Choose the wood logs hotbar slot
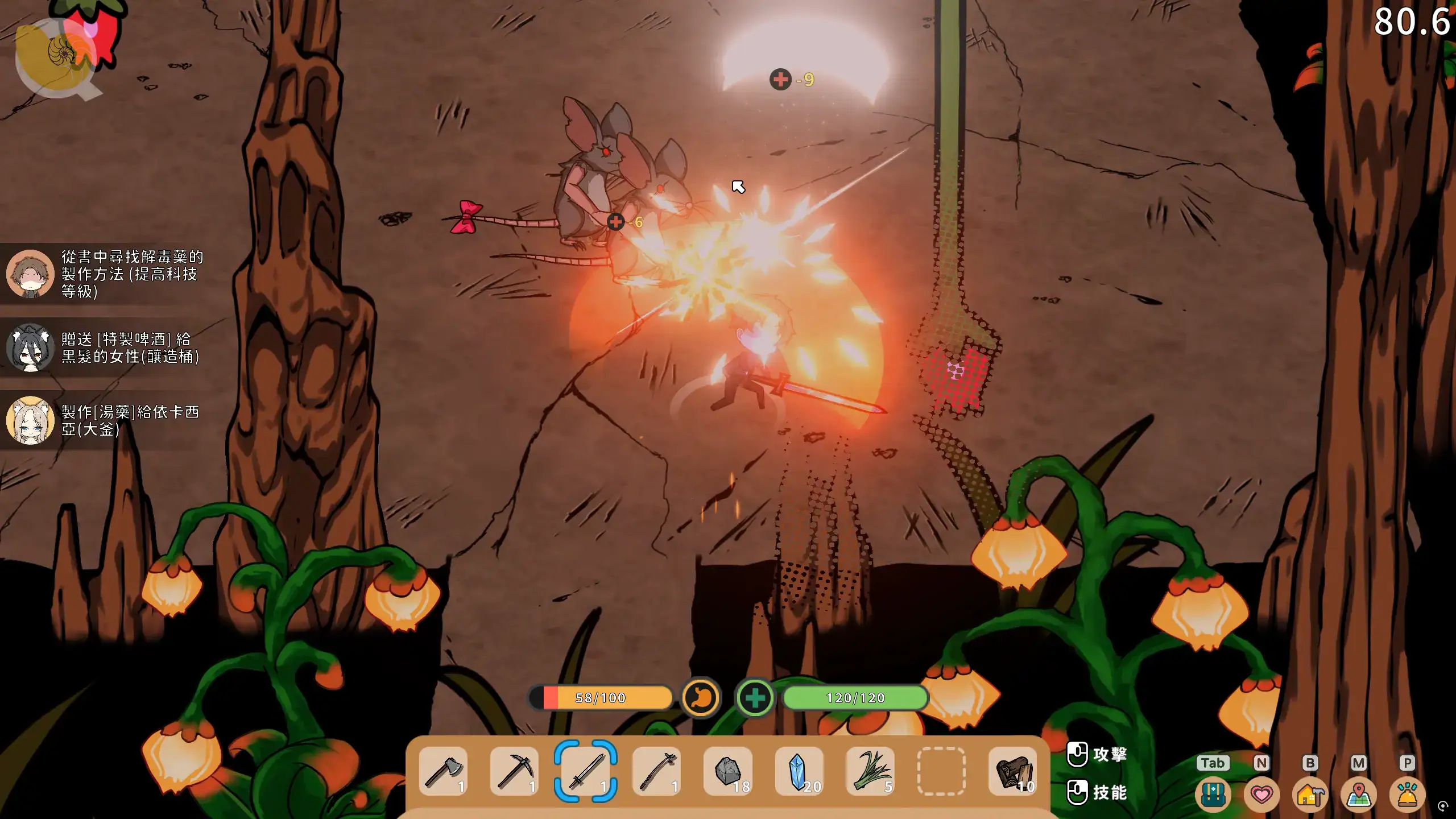The height and width of the screenshot is (819, 1456). point(1012,771)
